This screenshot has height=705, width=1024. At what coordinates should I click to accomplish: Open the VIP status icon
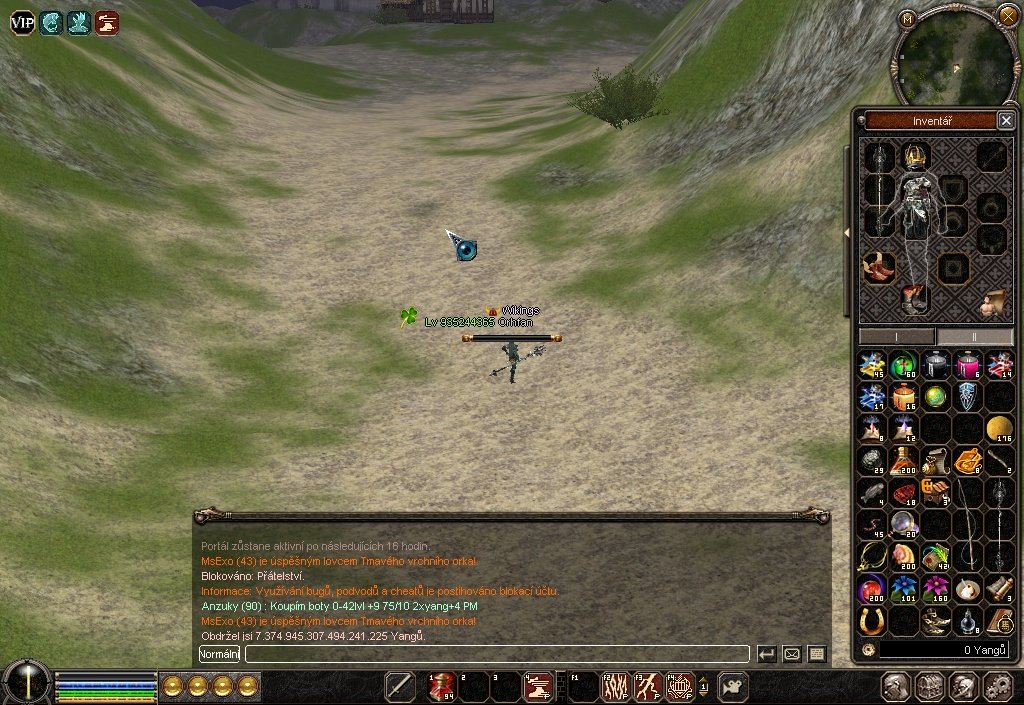(x=22, y=22)
